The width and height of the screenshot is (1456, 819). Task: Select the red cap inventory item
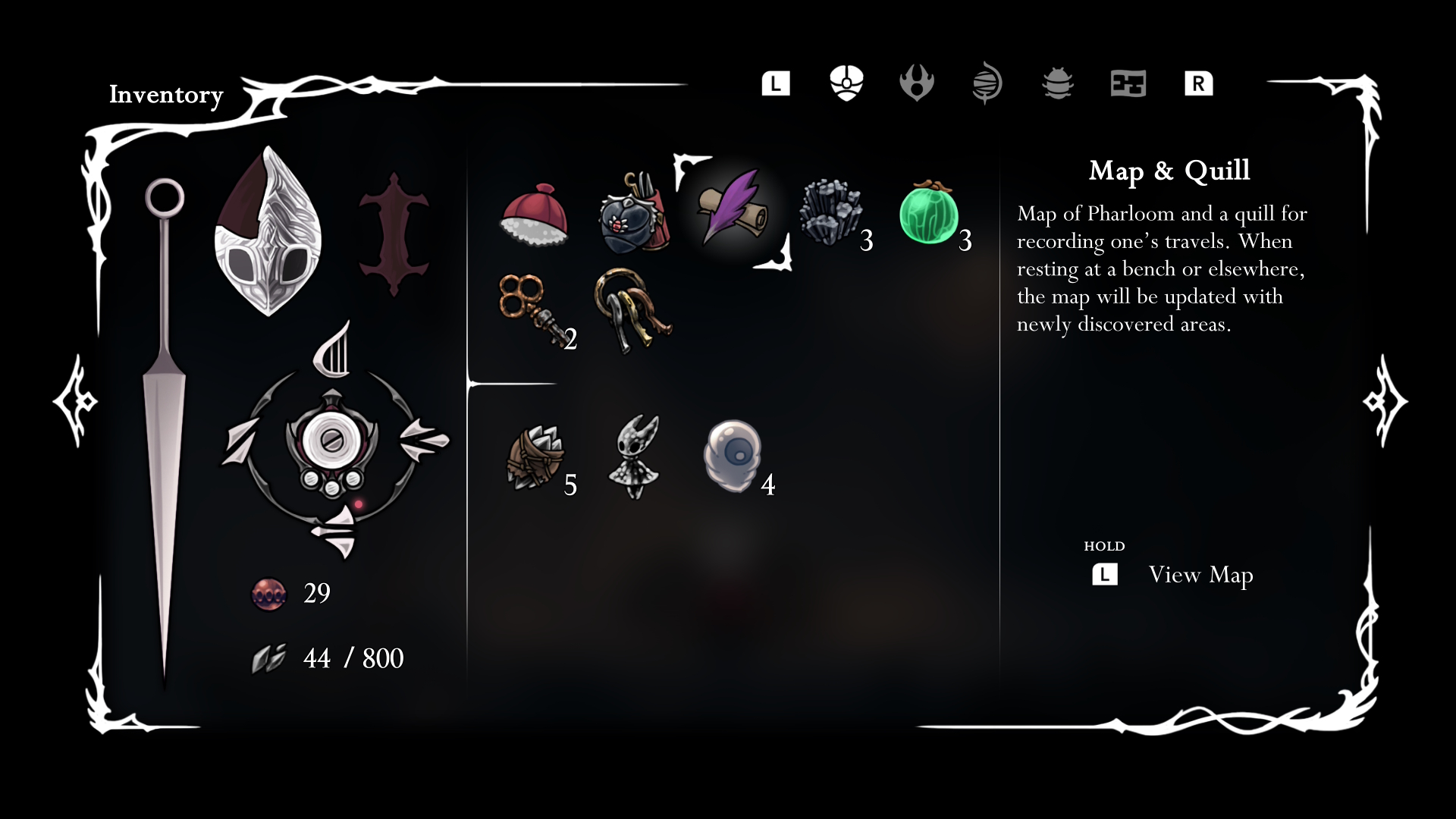point(536,216)
